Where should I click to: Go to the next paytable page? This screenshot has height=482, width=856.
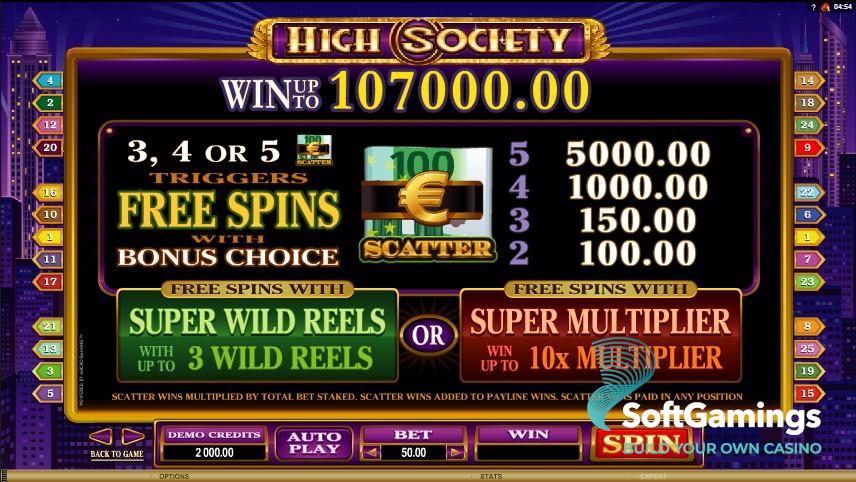pos(132,436)
